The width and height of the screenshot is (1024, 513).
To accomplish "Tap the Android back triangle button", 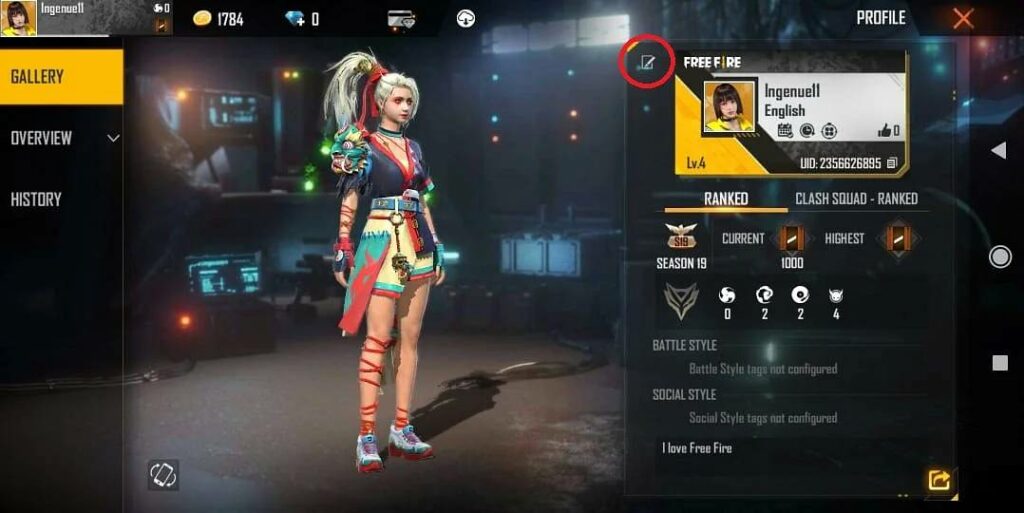I will pyautogui.click(x=998, y=150).
